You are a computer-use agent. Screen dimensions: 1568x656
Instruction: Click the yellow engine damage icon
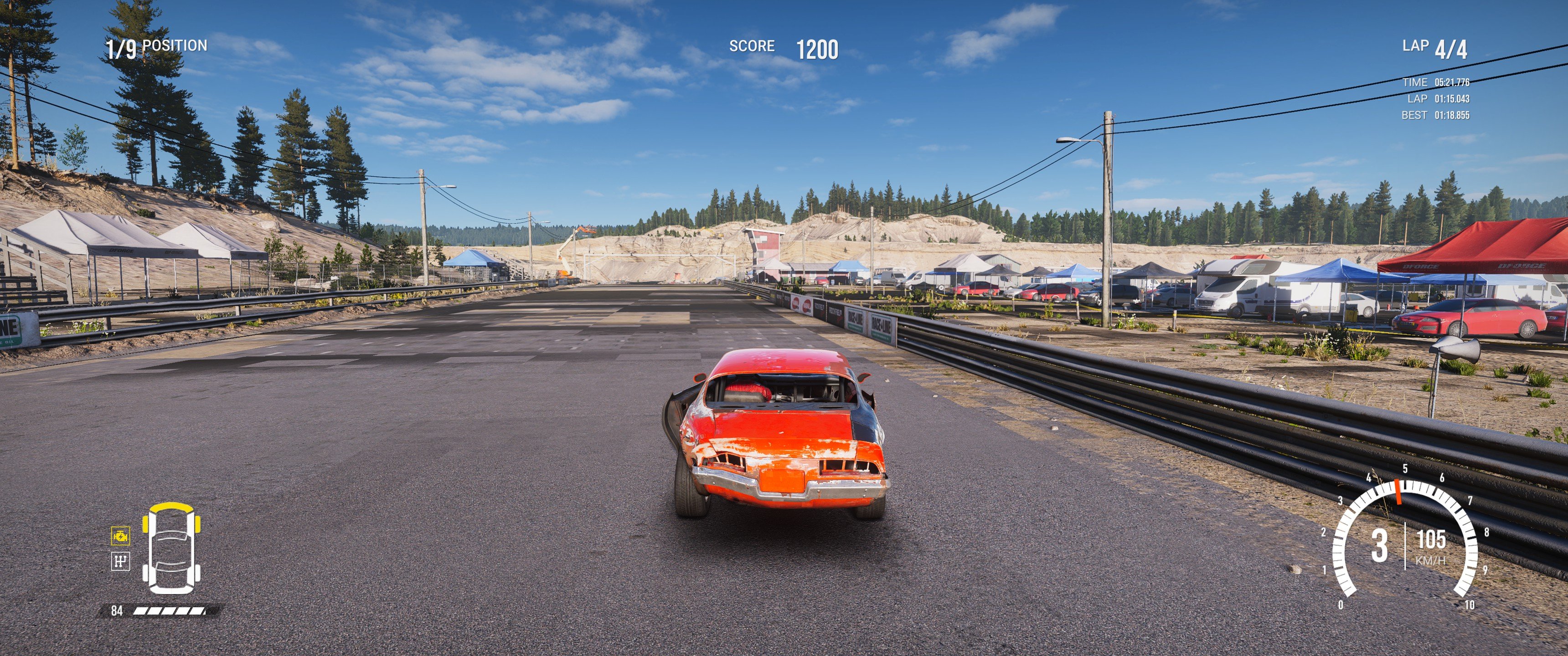pos(120,536)
